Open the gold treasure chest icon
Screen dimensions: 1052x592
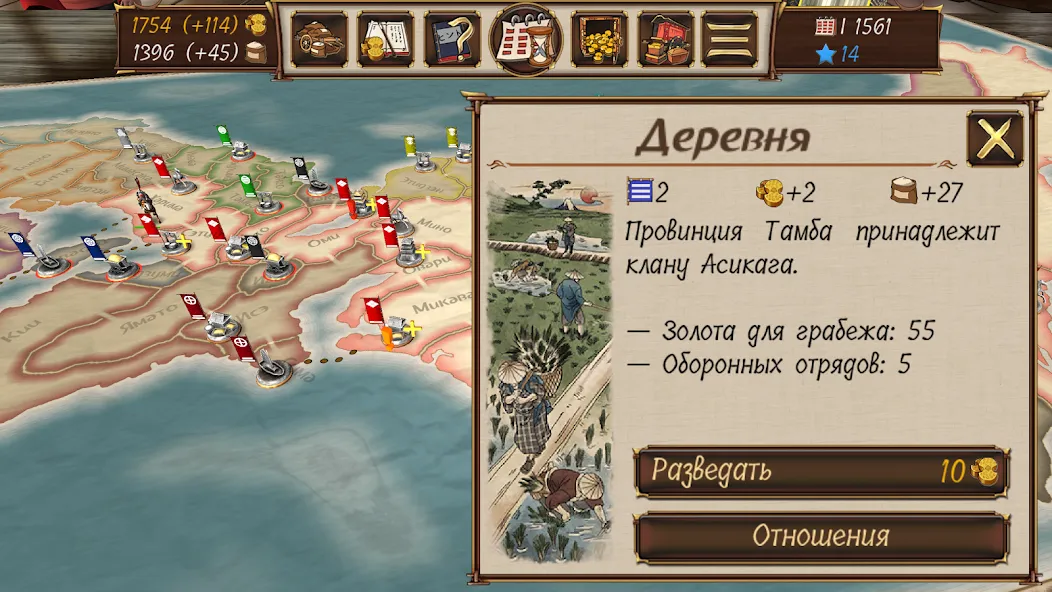(599, 40)
